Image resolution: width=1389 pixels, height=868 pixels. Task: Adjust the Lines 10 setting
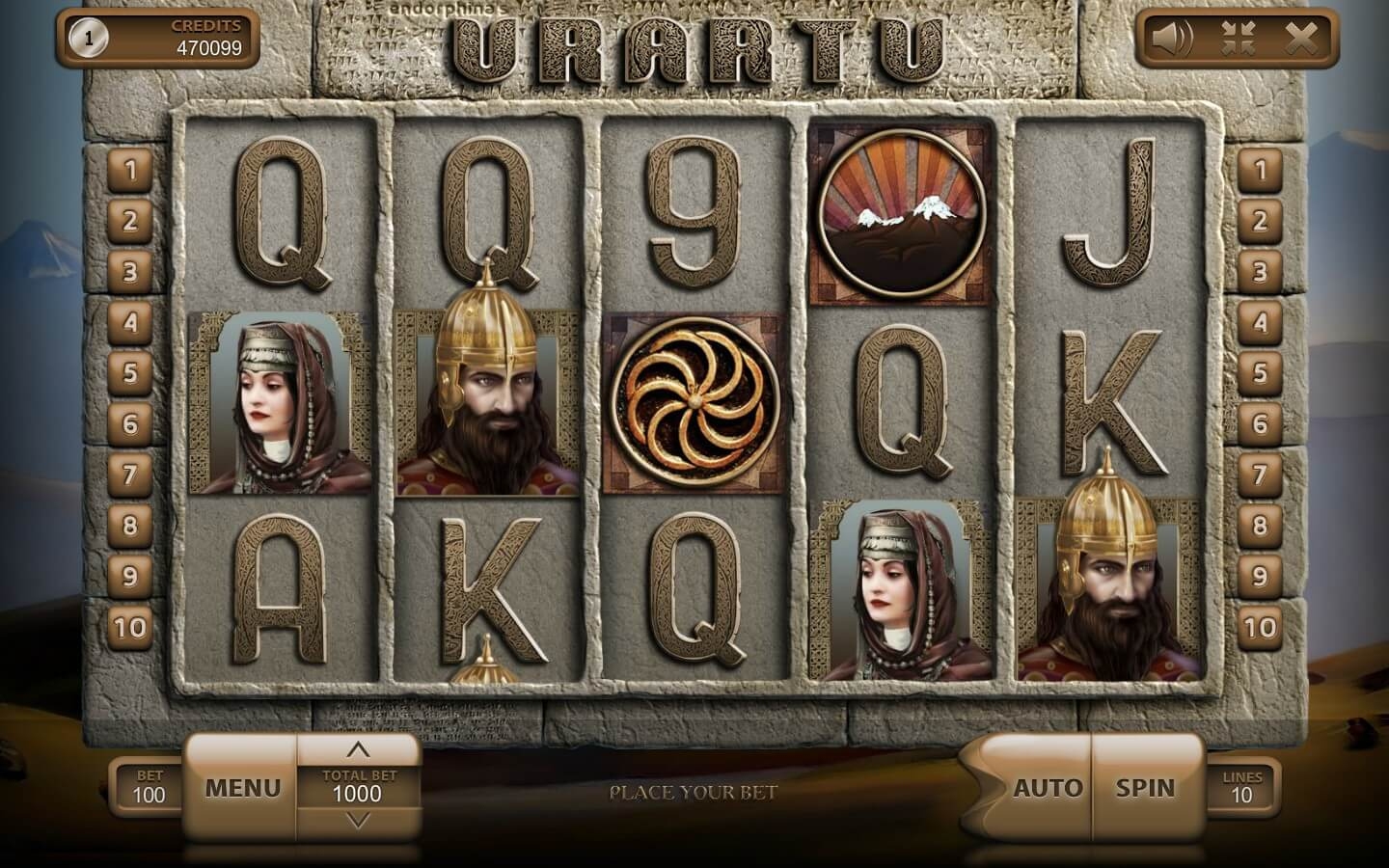1241,787
